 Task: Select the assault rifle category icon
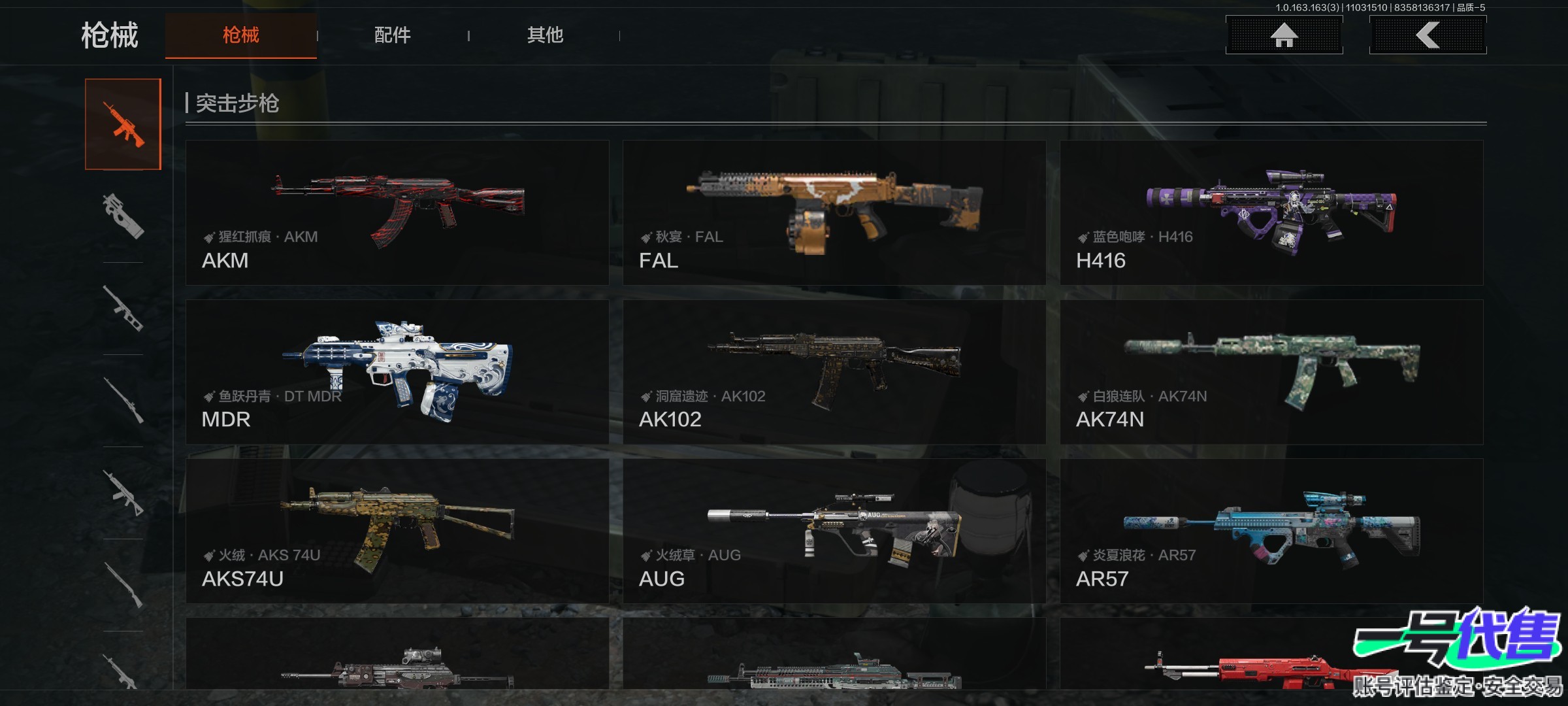click(x=123, y=124)
